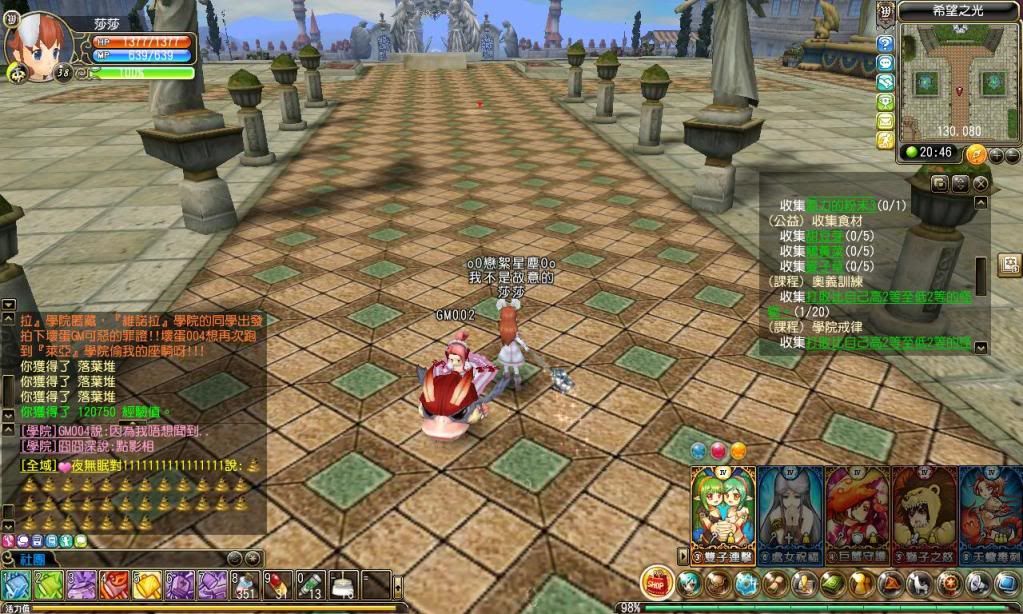Open the green book menu icon
Image resolution: width=1023 pixels, height=614 pixels.
coord(833,583)
